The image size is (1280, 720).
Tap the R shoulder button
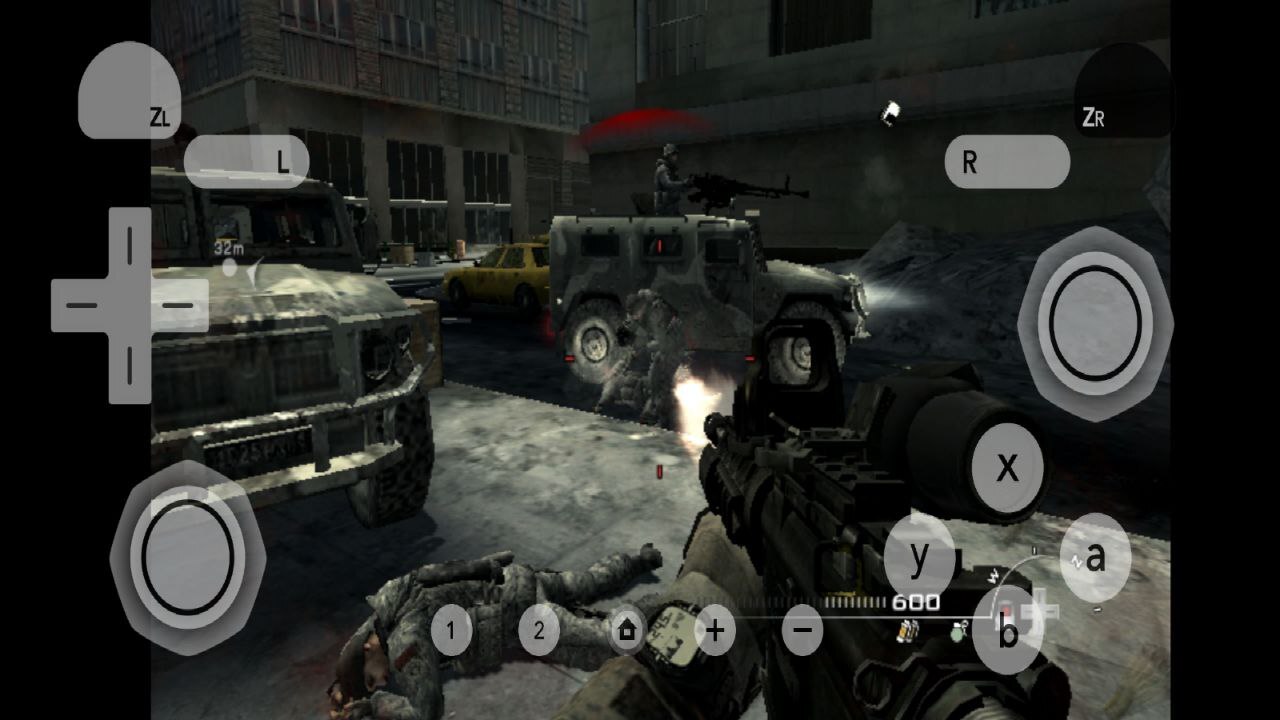(1006, 161)
